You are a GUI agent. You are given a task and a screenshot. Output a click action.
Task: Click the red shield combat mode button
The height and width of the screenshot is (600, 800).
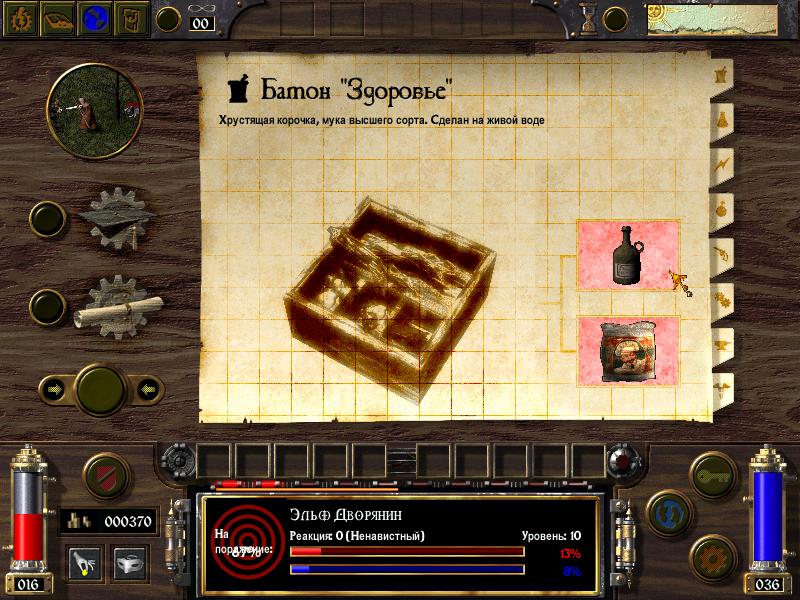pos(104,477)
